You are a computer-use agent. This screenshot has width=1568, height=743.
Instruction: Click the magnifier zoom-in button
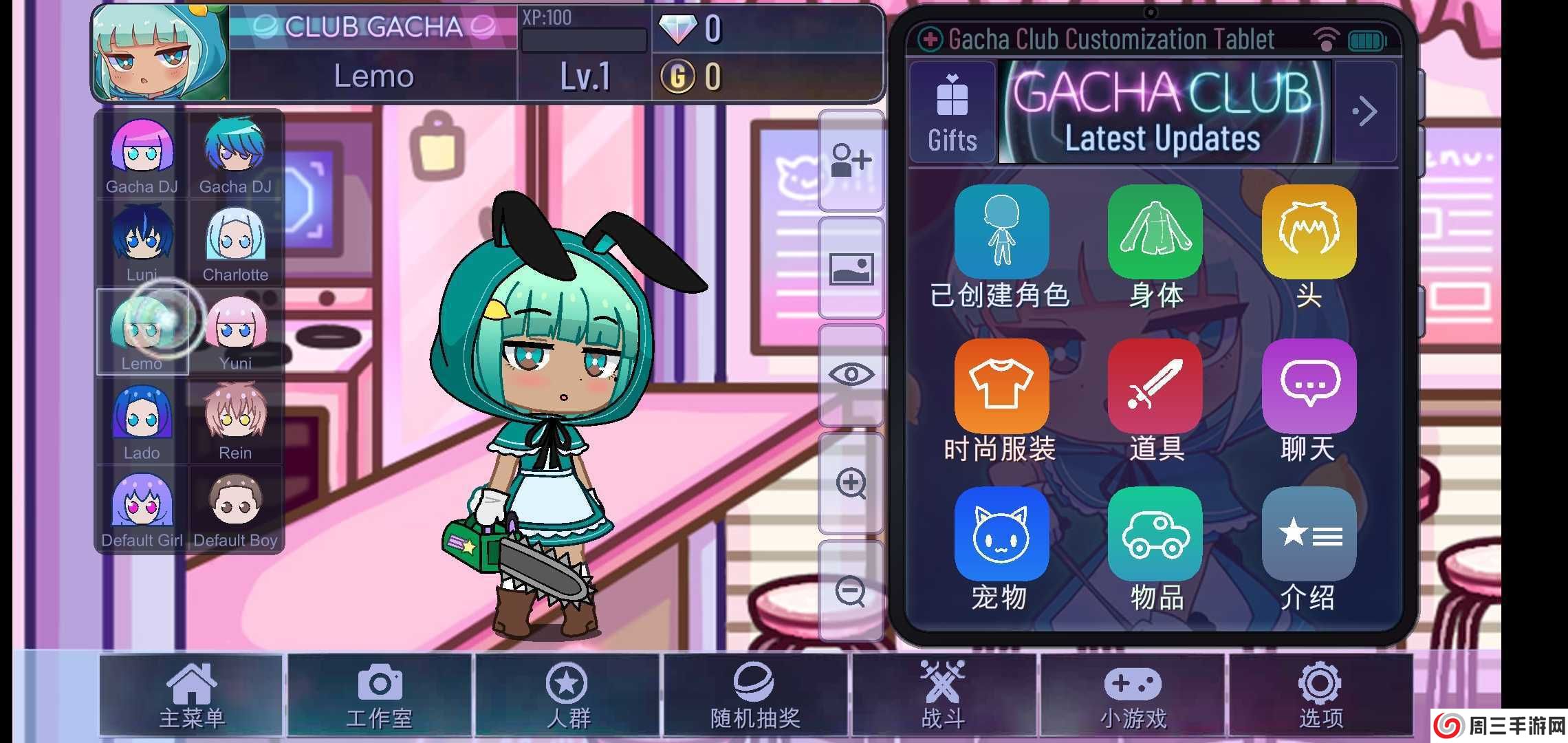pyautogui.click(x=851, y=483)
